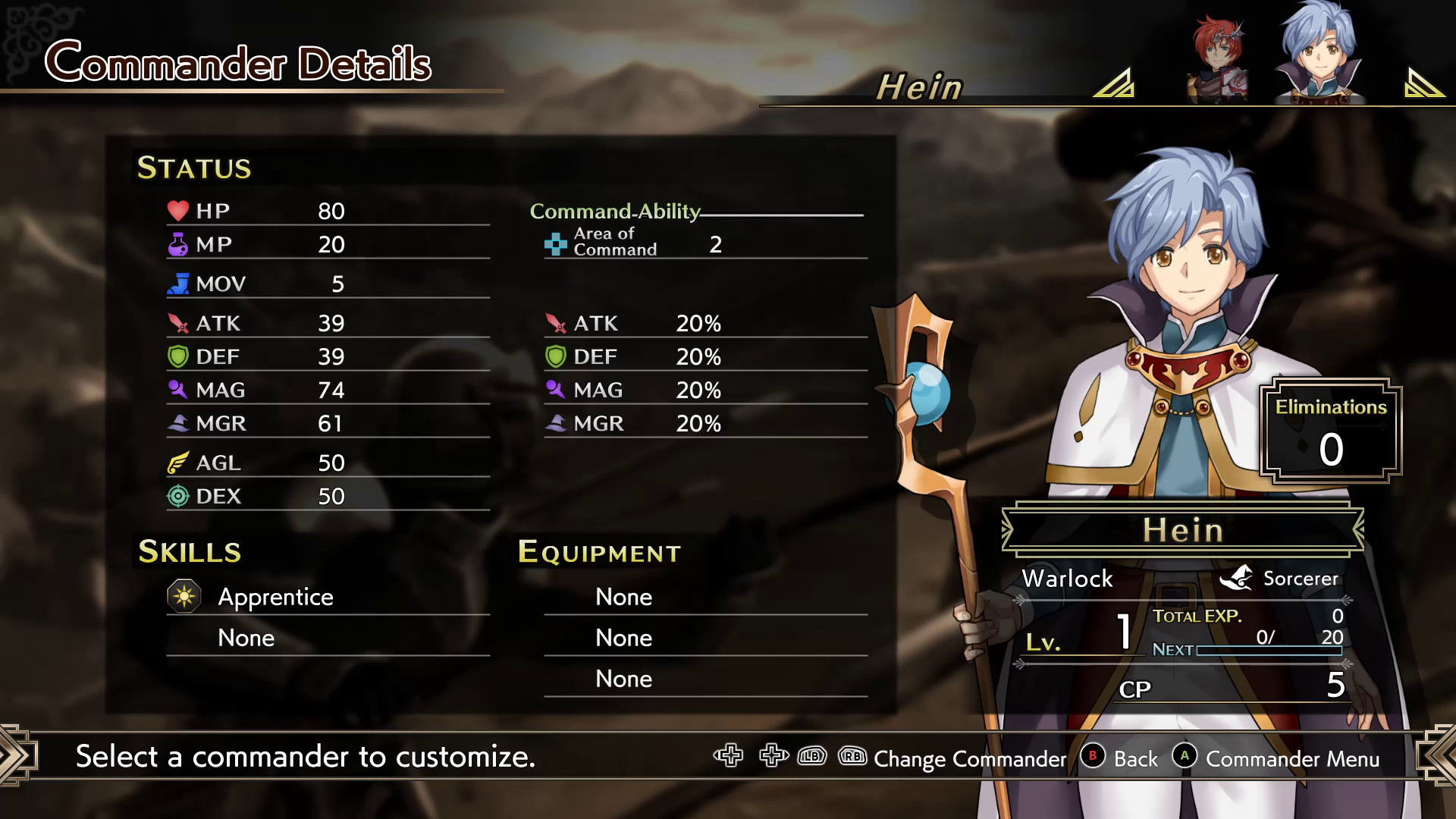Click the HP heart icon
Viewport: 1456px width, 819px height.
177,211
